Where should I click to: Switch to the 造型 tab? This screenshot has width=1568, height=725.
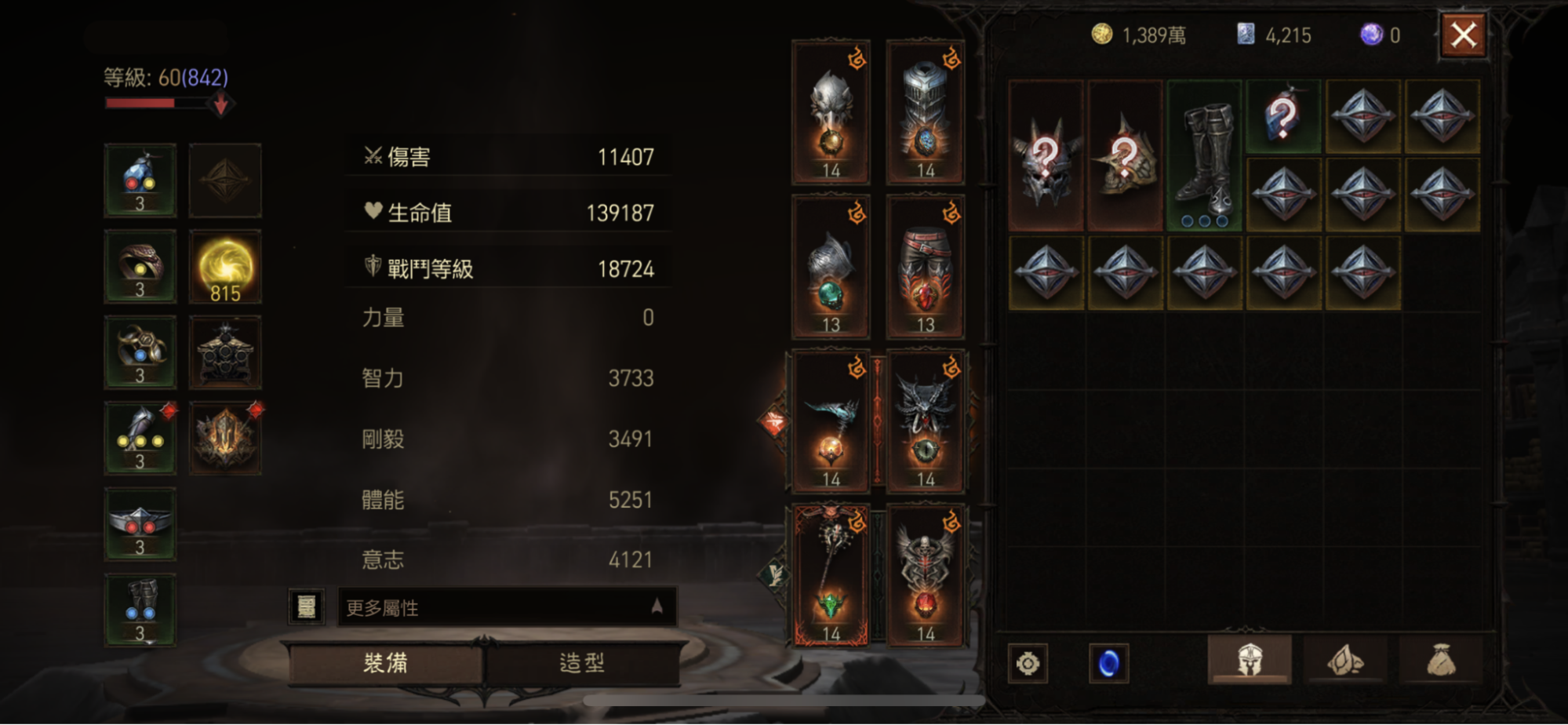click(582, 663)
